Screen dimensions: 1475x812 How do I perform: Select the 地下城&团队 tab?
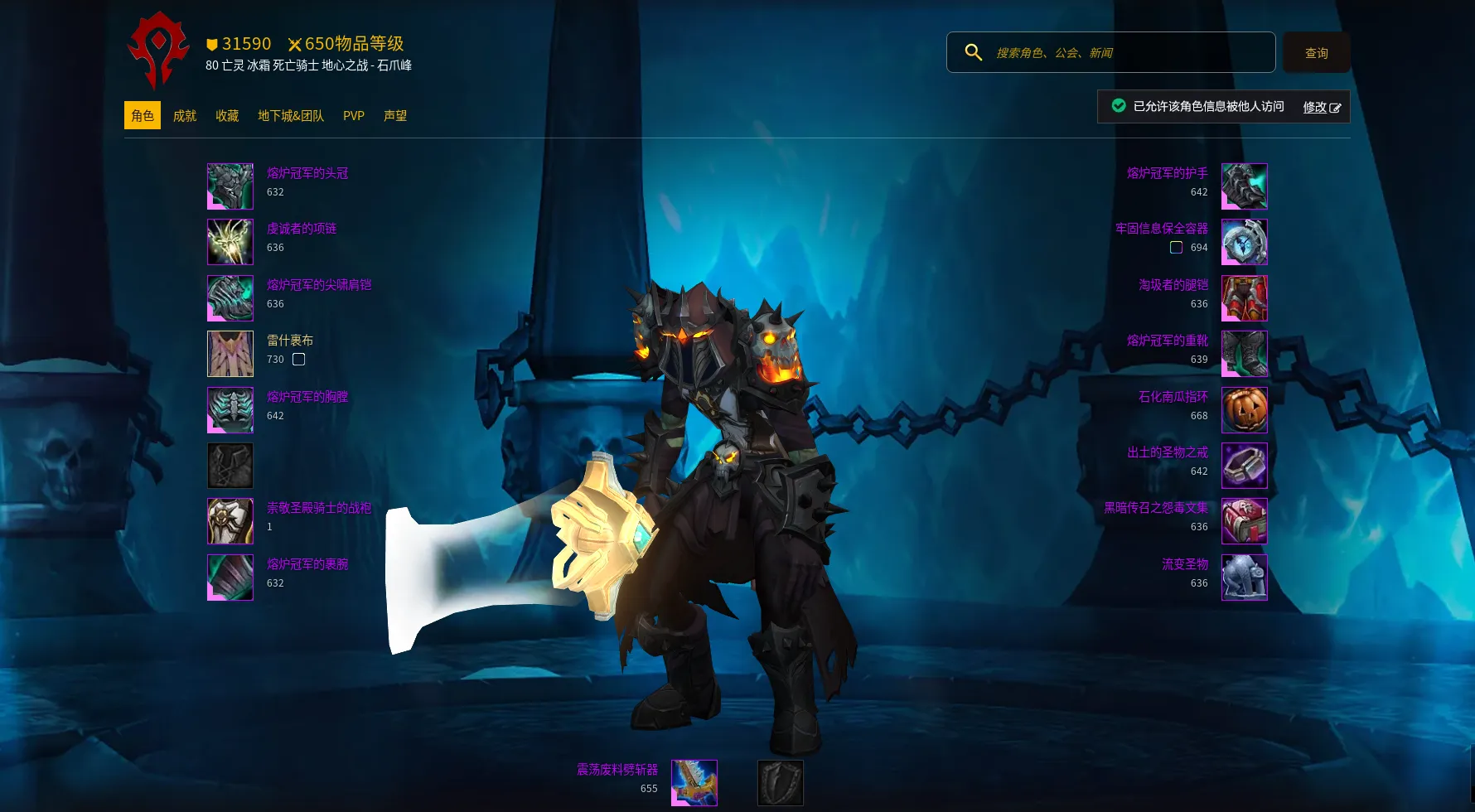[291, 116]
